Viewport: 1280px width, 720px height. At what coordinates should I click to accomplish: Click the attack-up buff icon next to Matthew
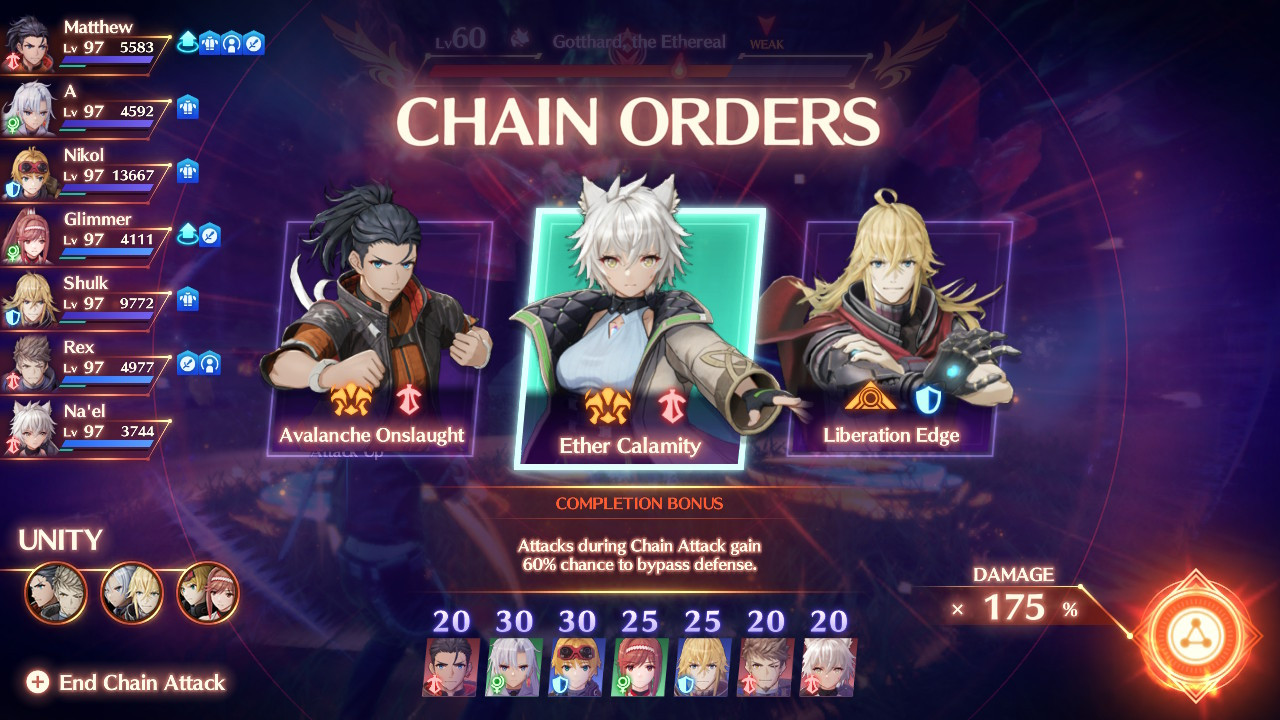coord(188,41)
